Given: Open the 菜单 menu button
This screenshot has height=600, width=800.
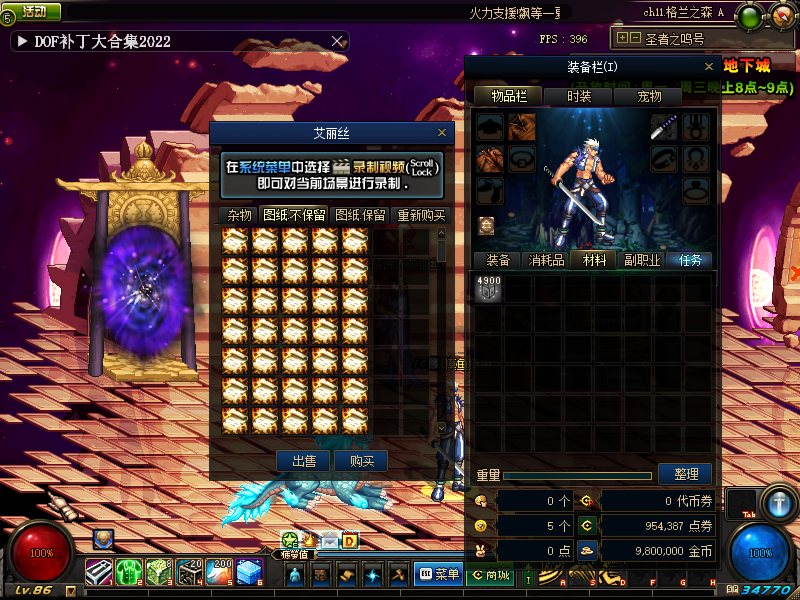Looking at the screenshot, I should tap(438, 574).
